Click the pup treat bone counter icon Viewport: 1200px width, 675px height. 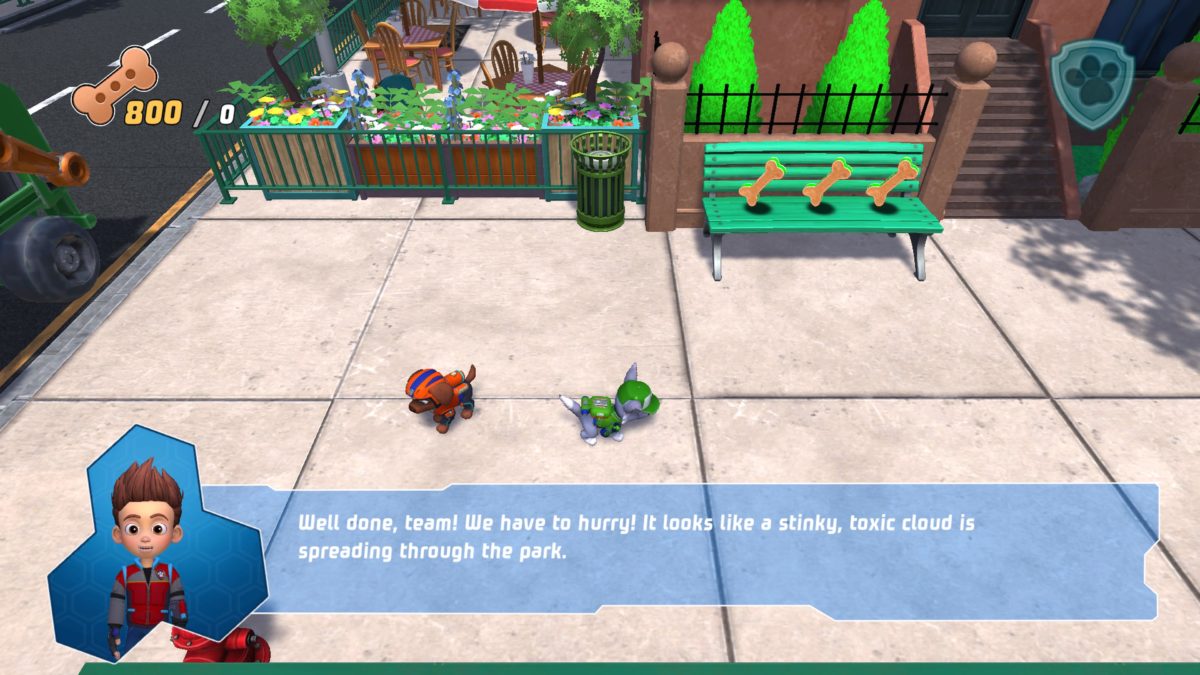pyautogui.click(x=115, y=85)
